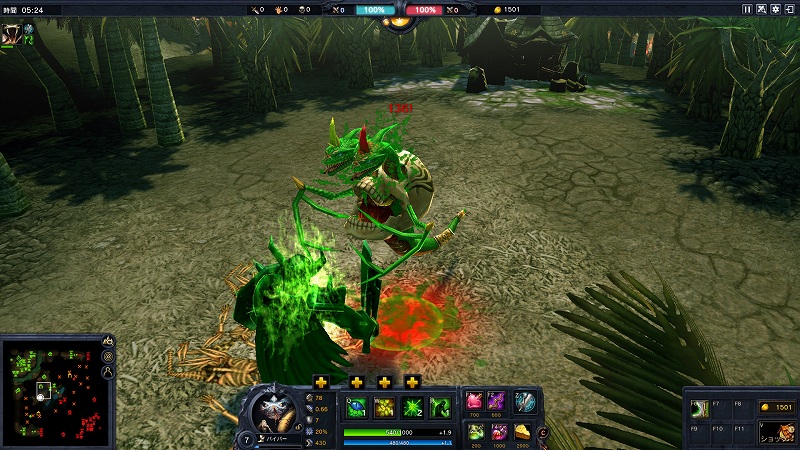Select the pink potion priced 700
The image size is (800, 450).
[x=475, y=402]
